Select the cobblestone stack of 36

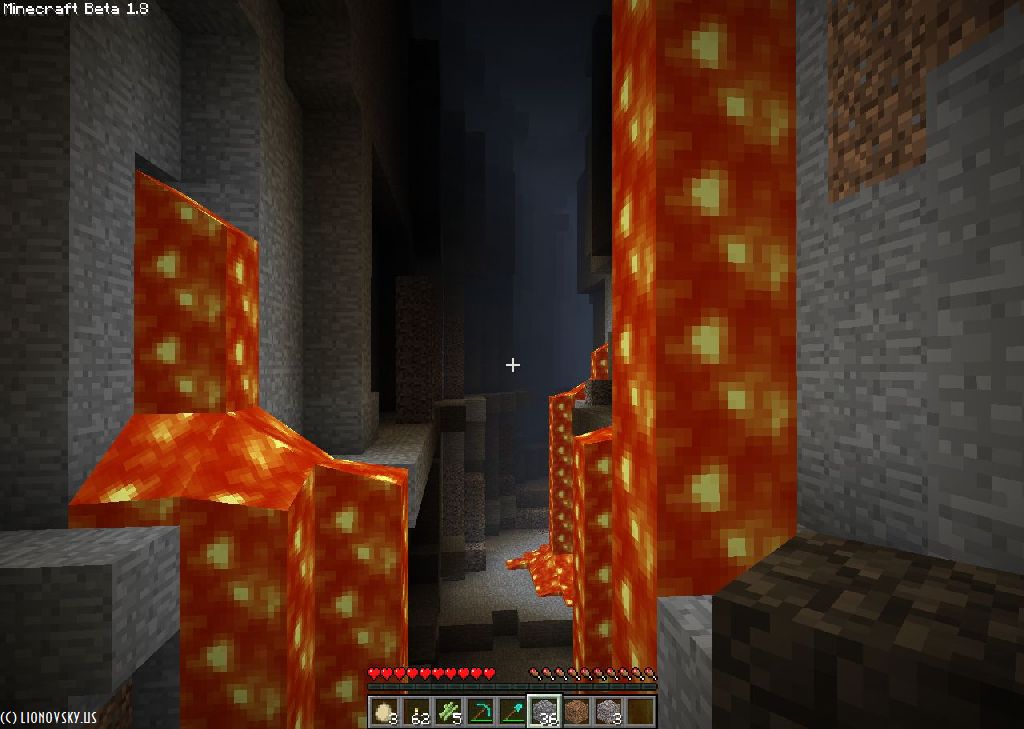tap(544, 711)
